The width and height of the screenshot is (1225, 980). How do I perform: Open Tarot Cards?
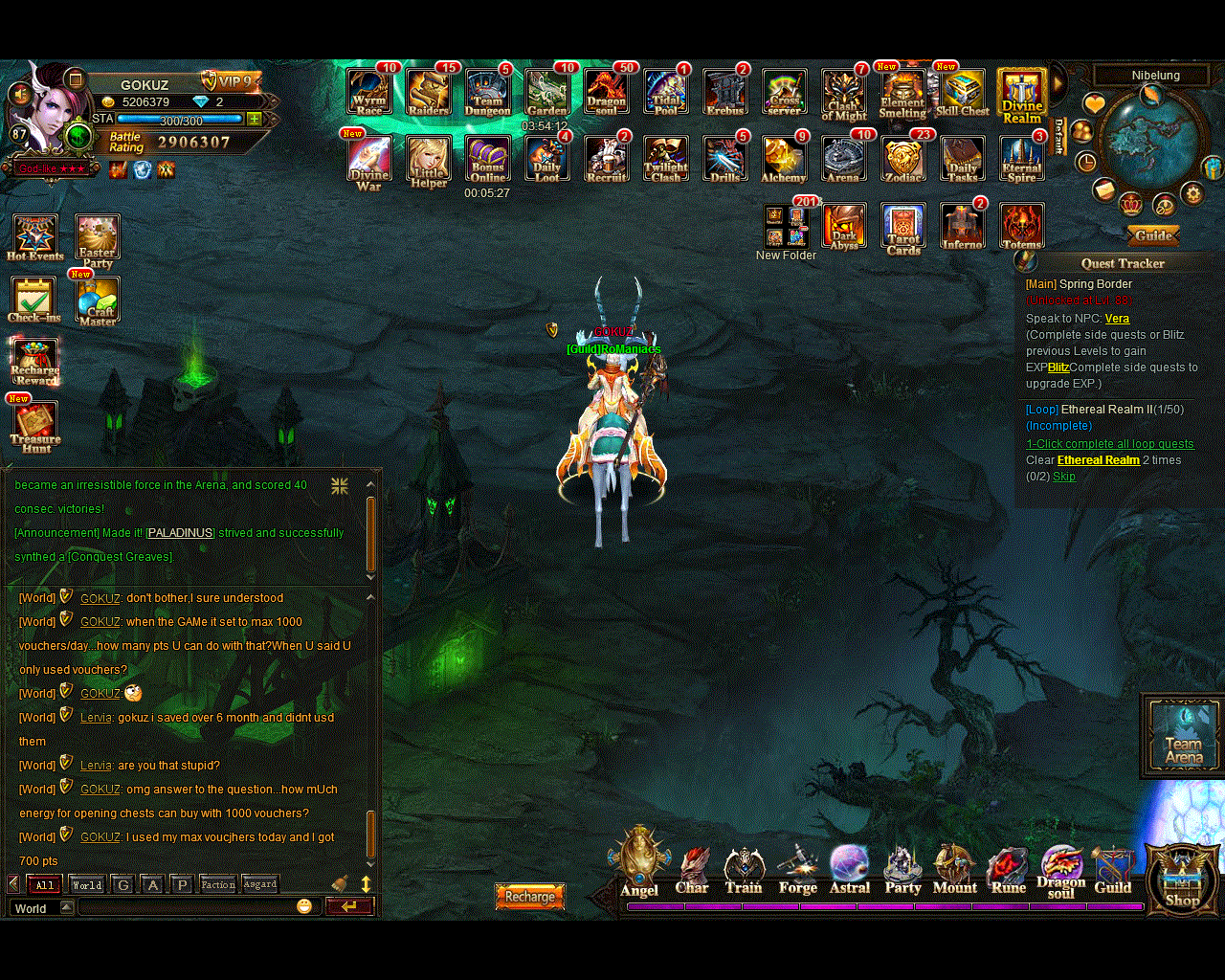coord(903,230)
